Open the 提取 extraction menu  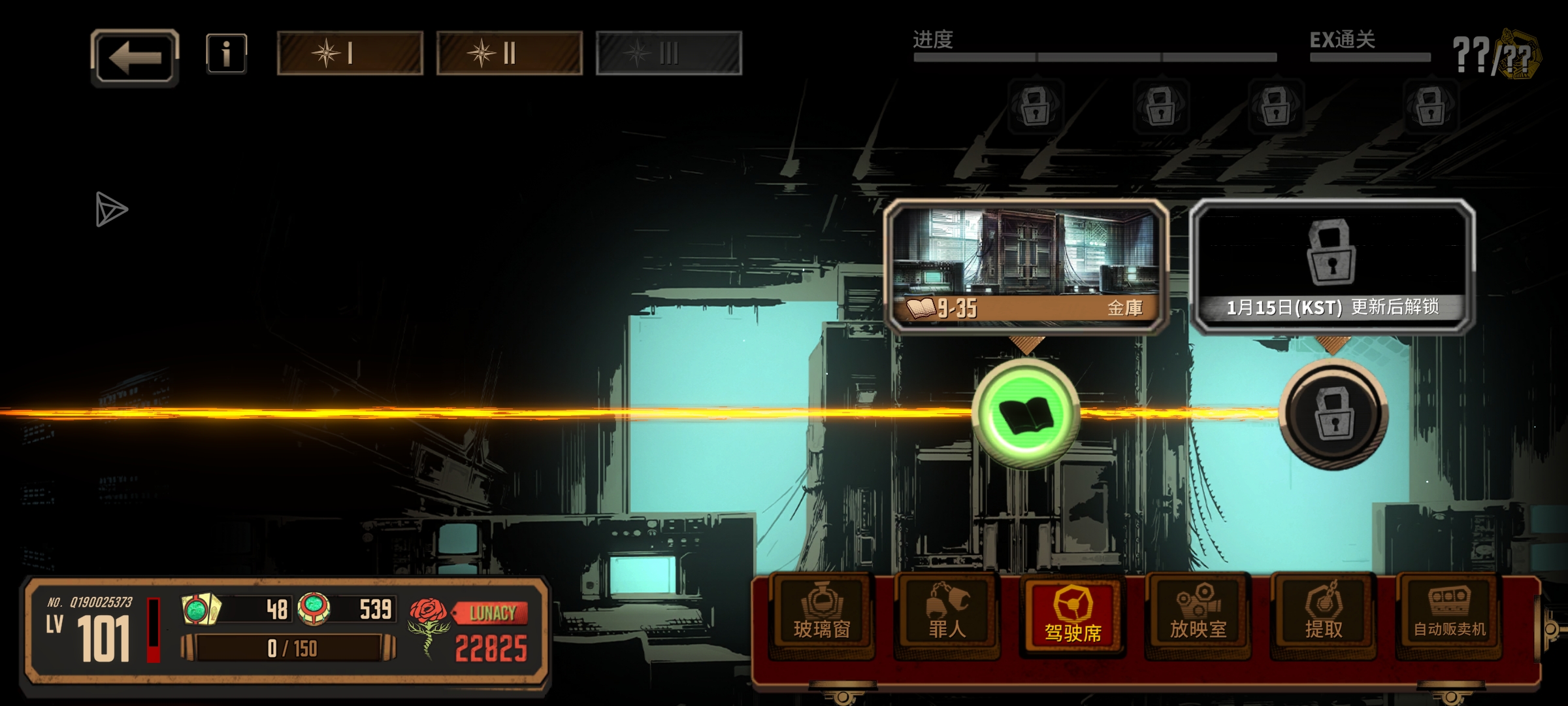click(x=1324, y=615)
